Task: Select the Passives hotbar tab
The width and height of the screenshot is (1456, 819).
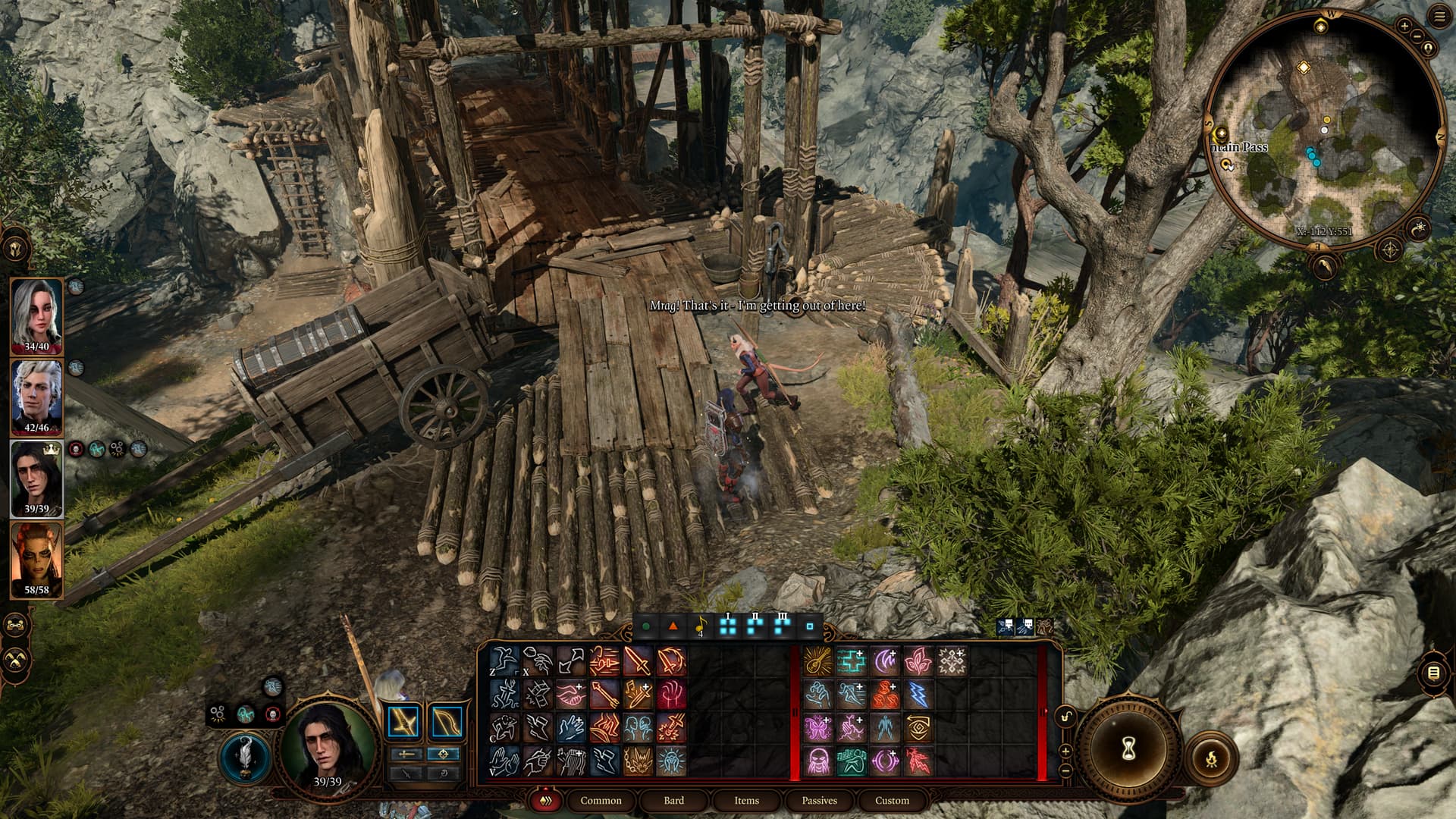Action: pyautogui.click(x=819, y=800)
